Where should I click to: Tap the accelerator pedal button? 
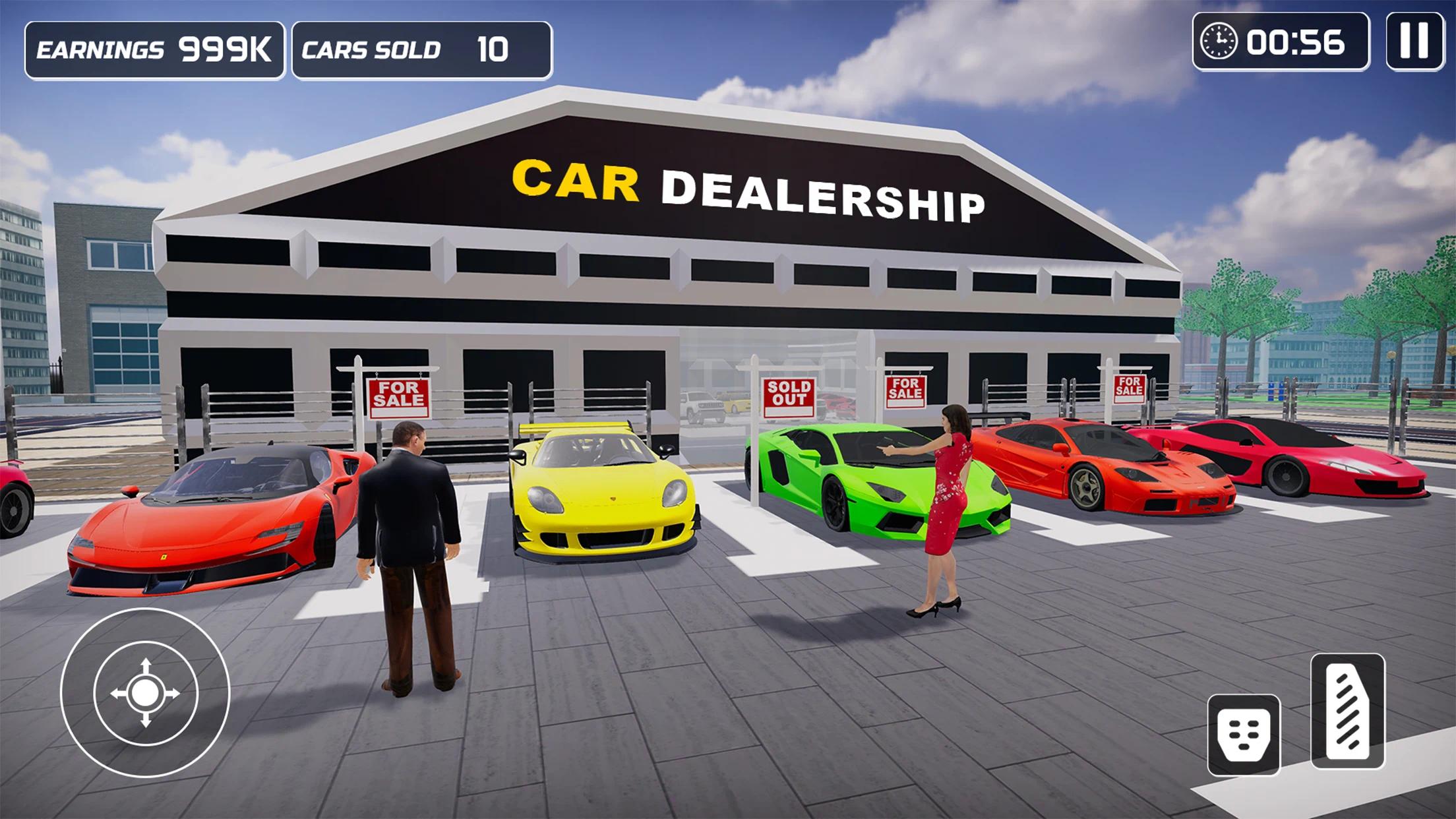1347,712
